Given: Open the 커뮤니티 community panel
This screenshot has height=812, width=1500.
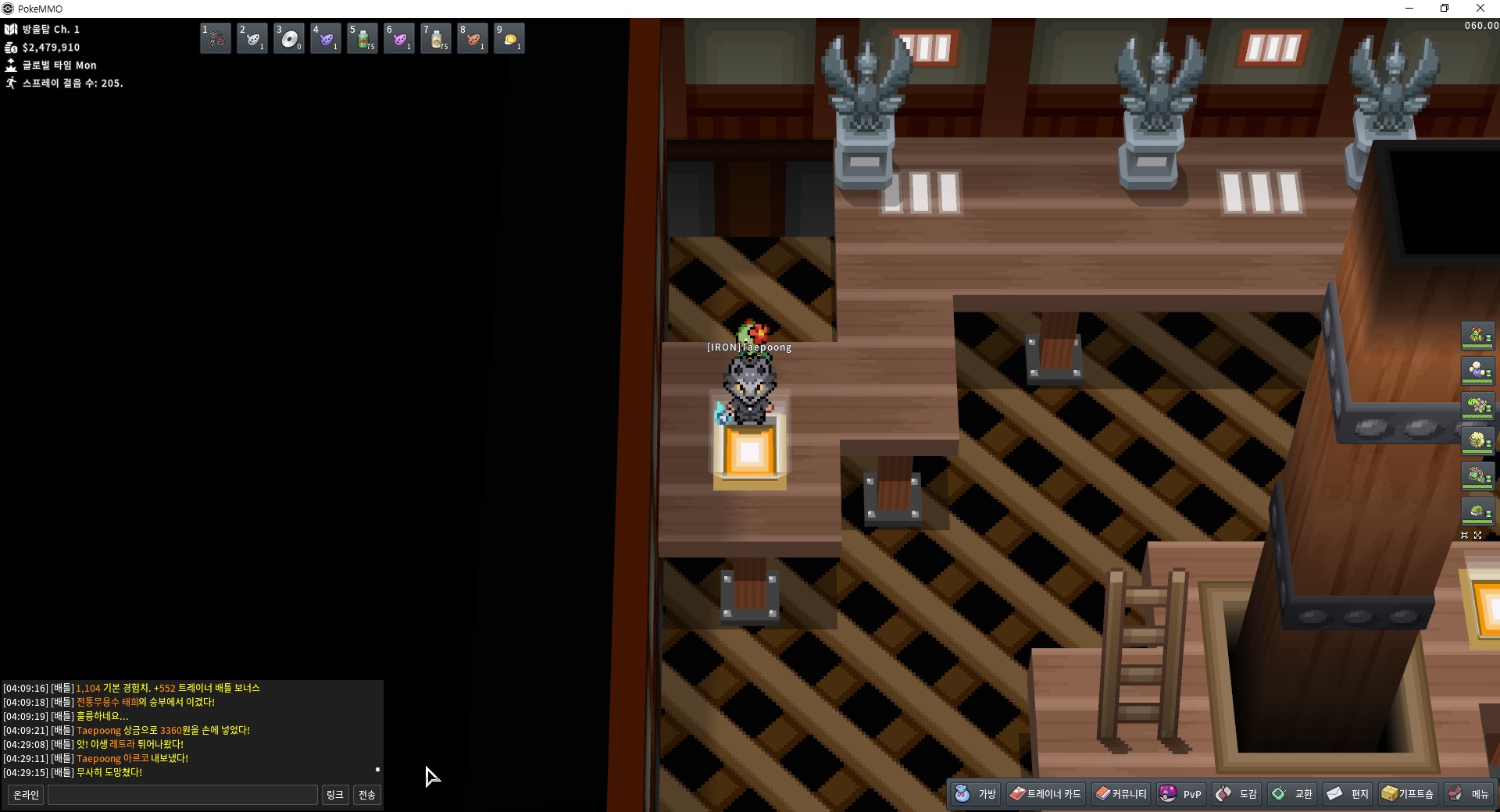Looking at the screenshot, I should pyautogui.click(x=1121, y=794).
